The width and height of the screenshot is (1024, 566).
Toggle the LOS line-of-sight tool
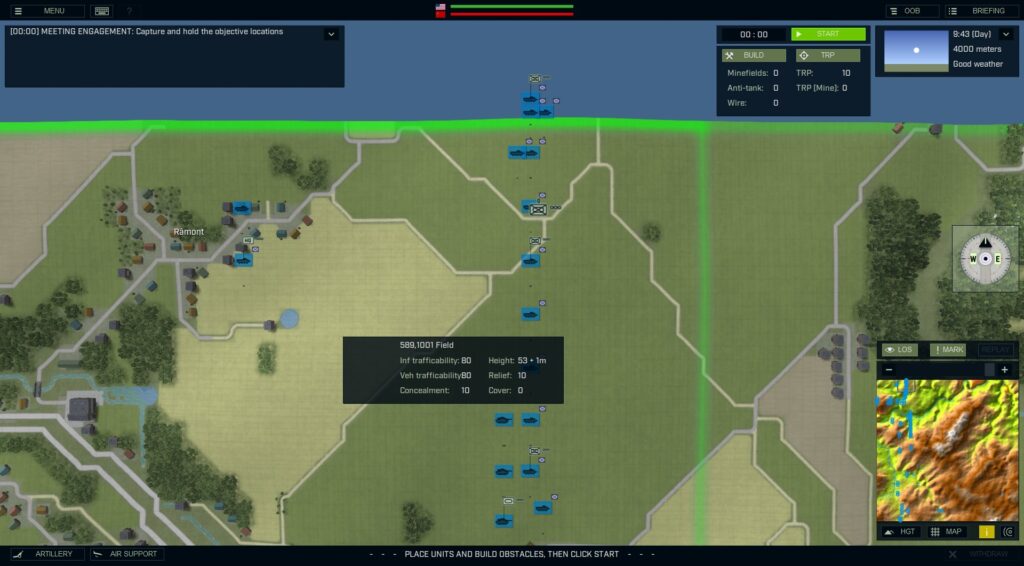pyautogui.click(x=899, y=350)
